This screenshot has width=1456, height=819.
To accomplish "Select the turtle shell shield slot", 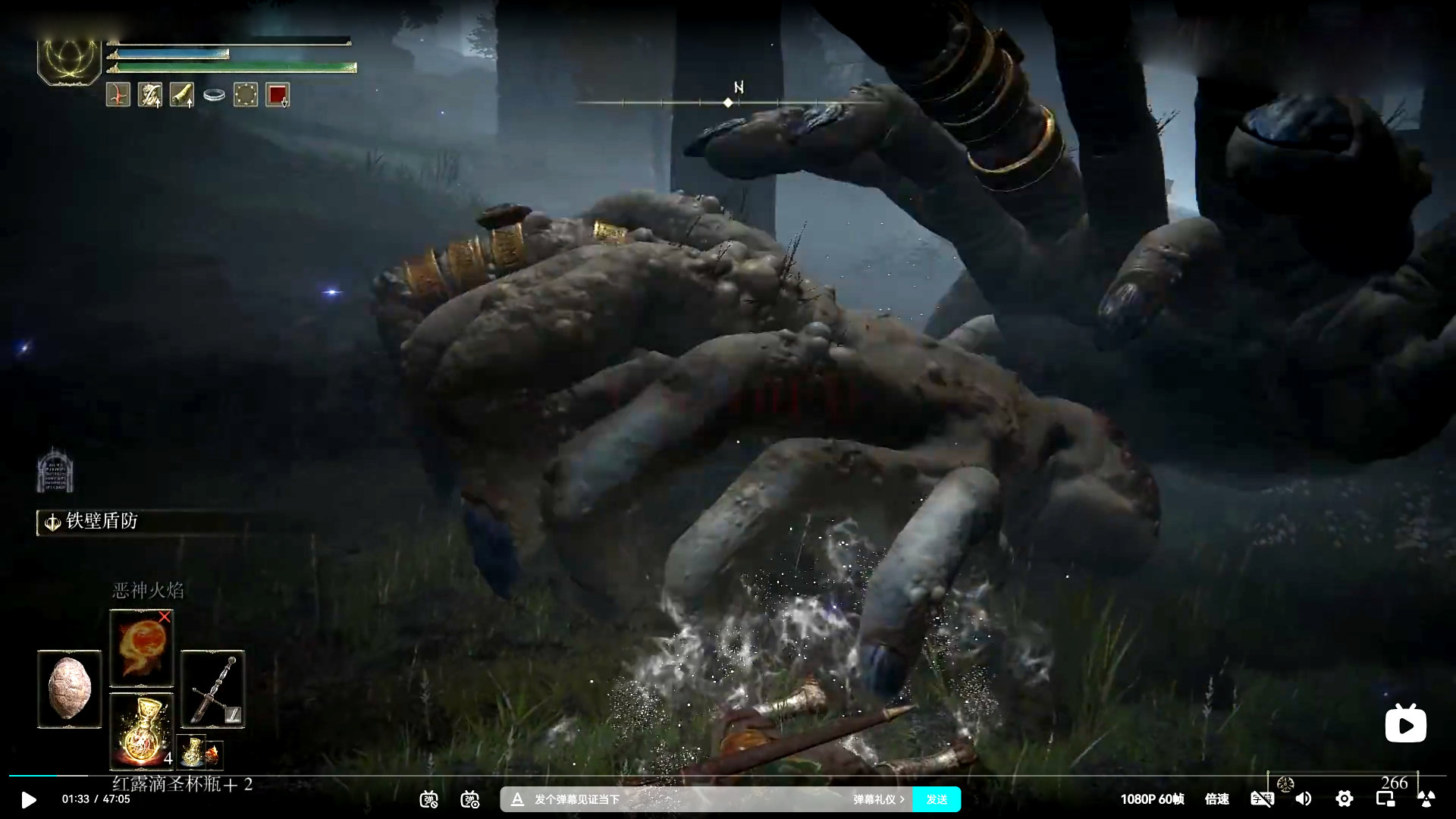I will pyautogui.click(x=69, y=689).
